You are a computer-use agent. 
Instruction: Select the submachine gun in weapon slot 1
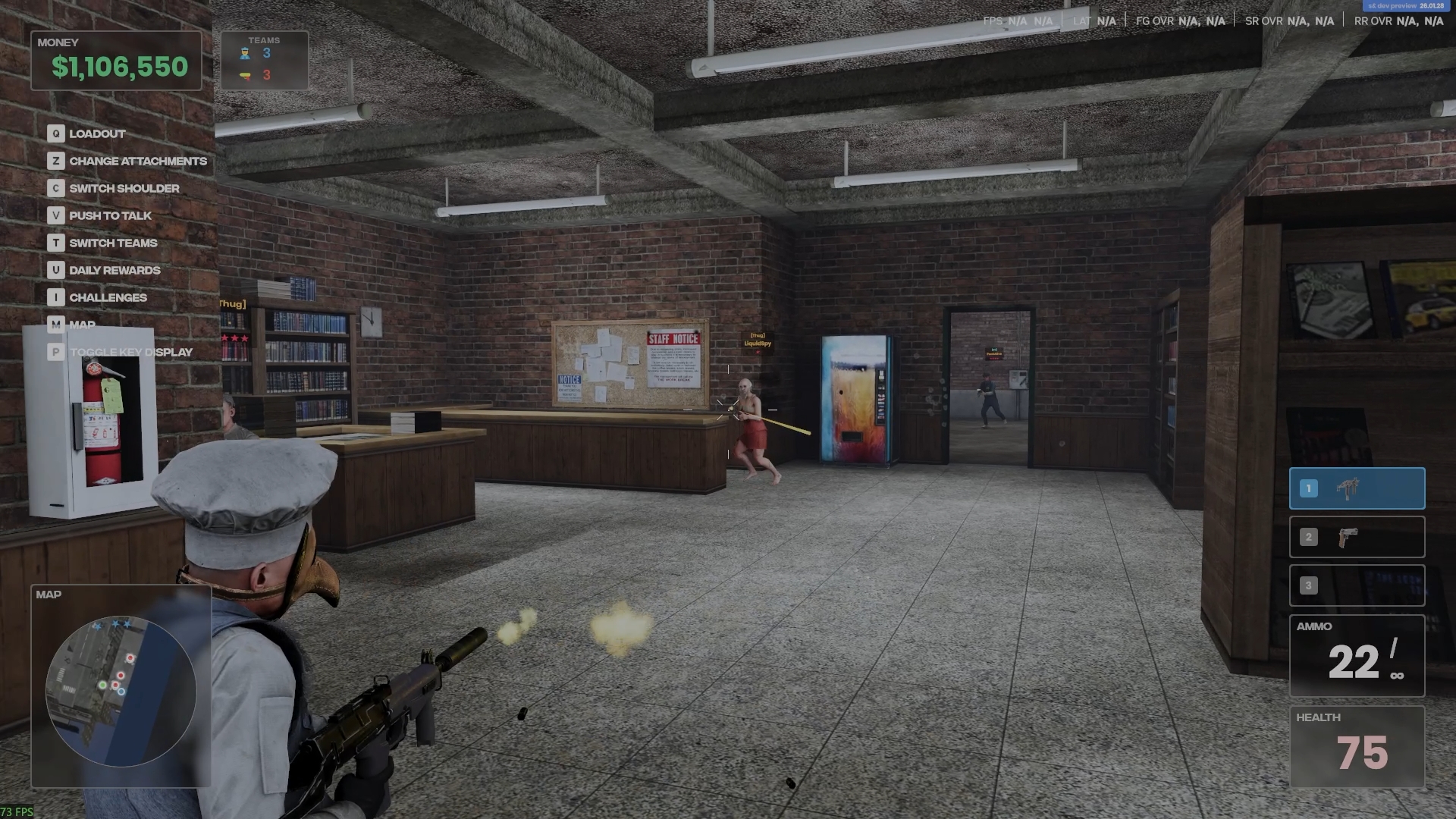coord(1357,488)
